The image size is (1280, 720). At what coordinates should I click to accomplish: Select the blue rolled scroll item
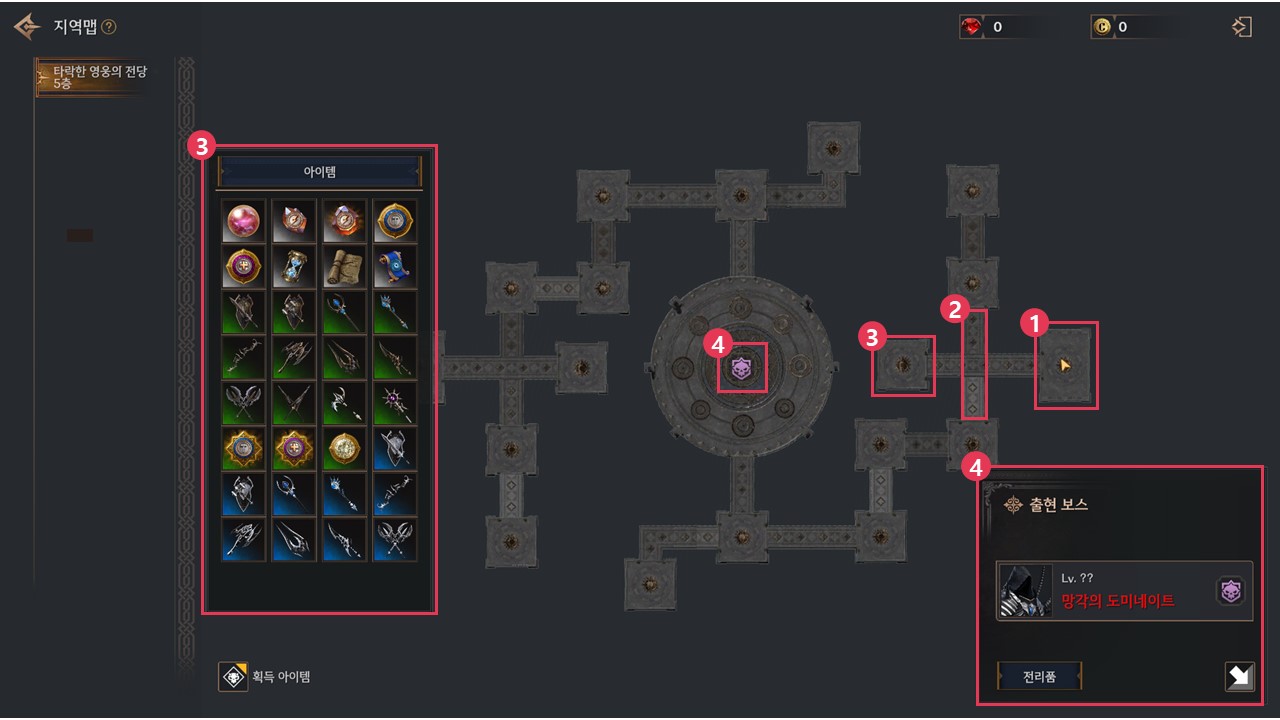[x=395, y=266]
